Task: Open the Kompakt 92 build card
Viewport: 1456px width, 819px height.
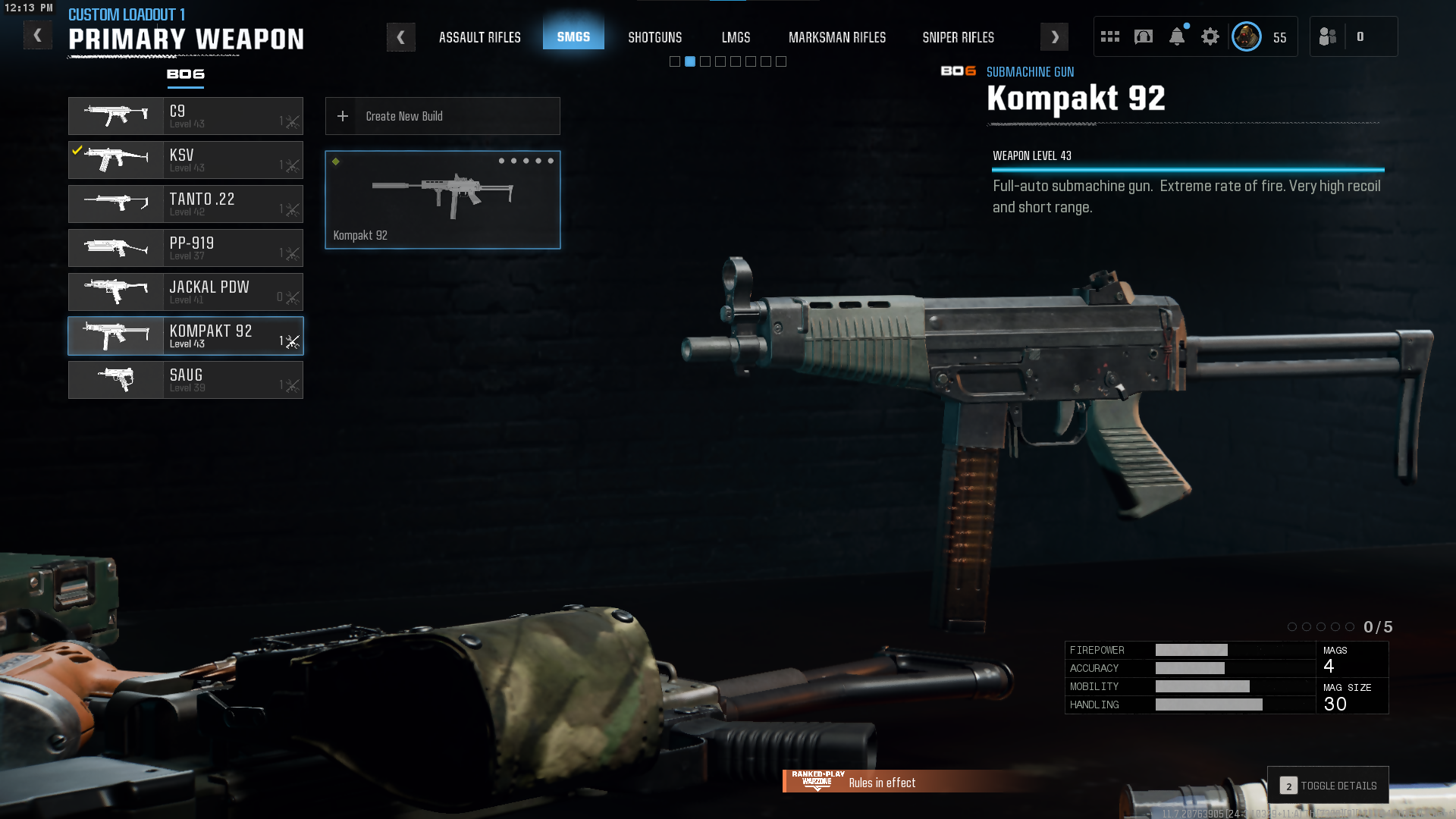Action: (442, 200)
